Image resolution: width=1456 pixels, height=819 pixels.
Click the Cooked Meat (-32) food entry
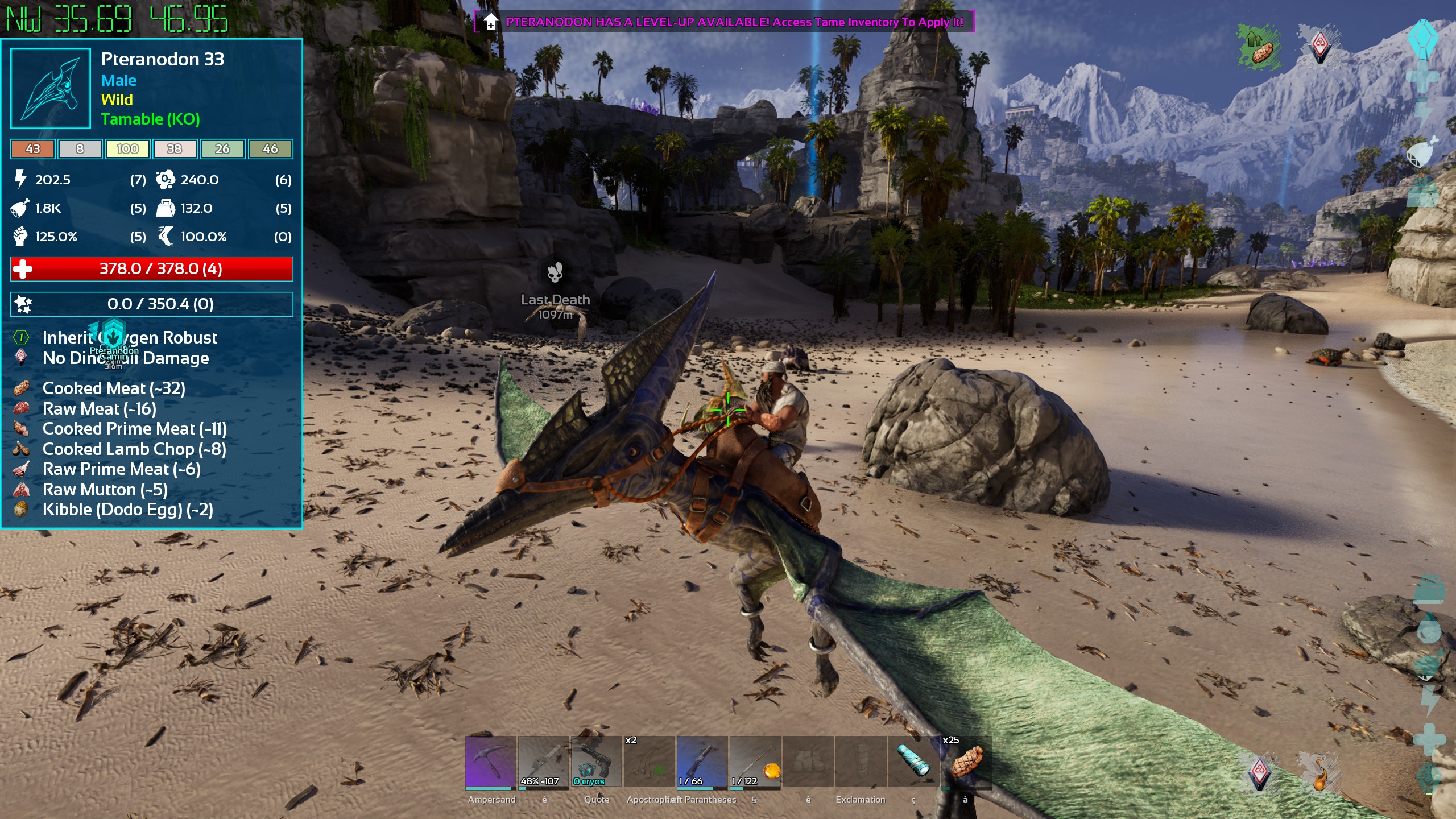coord(114,388)
